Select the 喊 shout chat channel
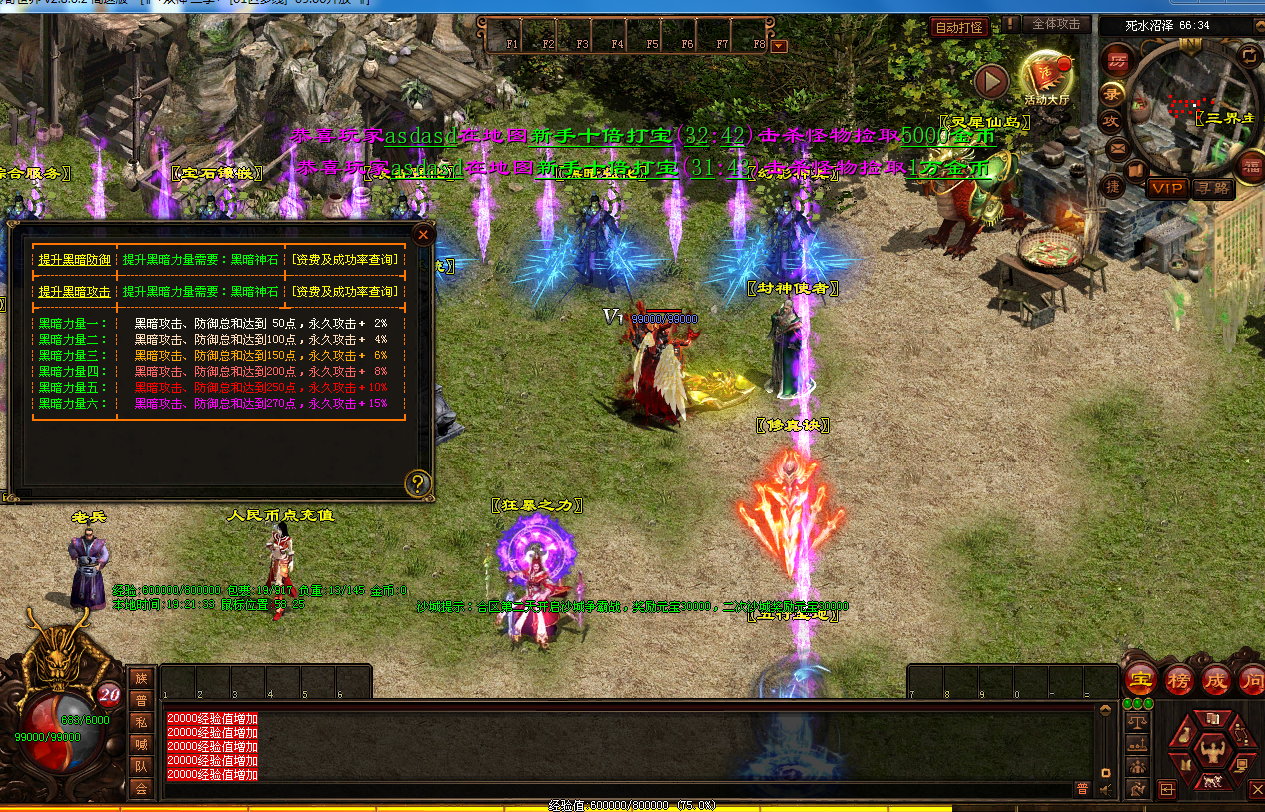1265x812 pixels. (x=141, y=744)
